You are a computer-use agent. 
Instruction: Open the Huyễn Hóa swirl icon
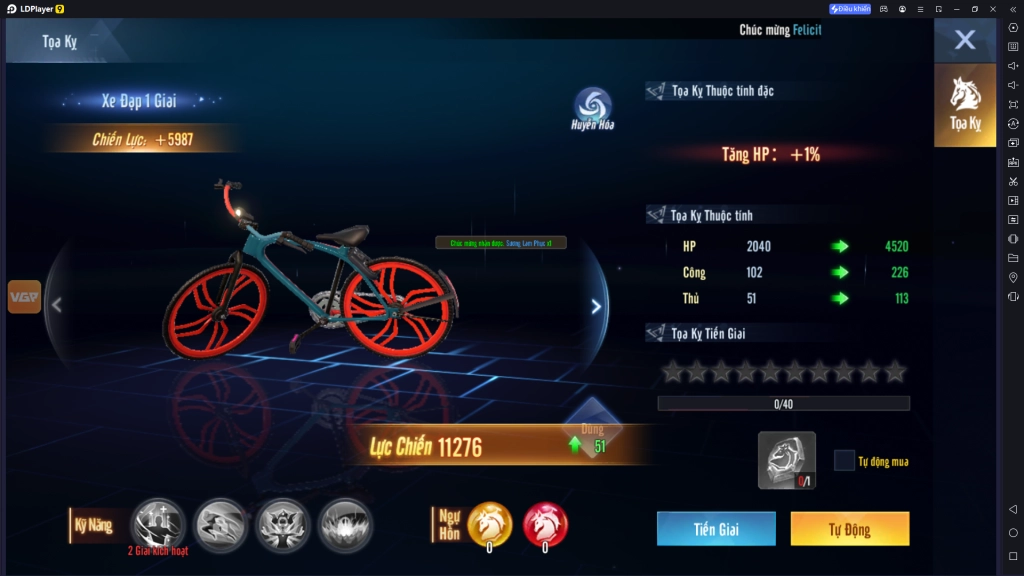point(593,109)
